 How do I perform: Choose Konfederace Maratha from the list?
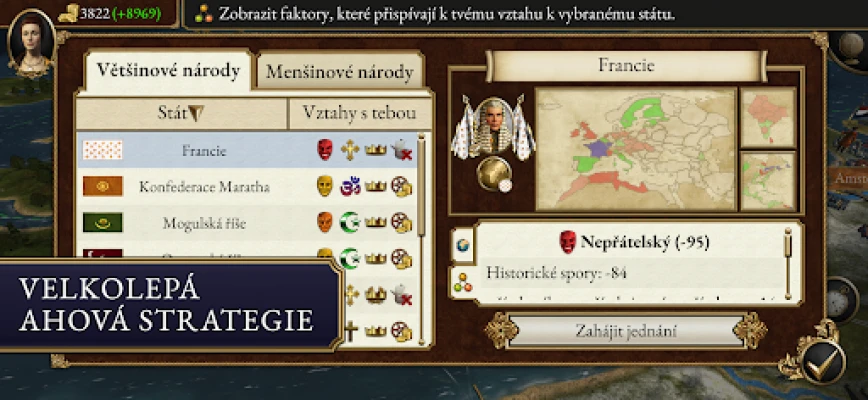(x=204, y=187)
